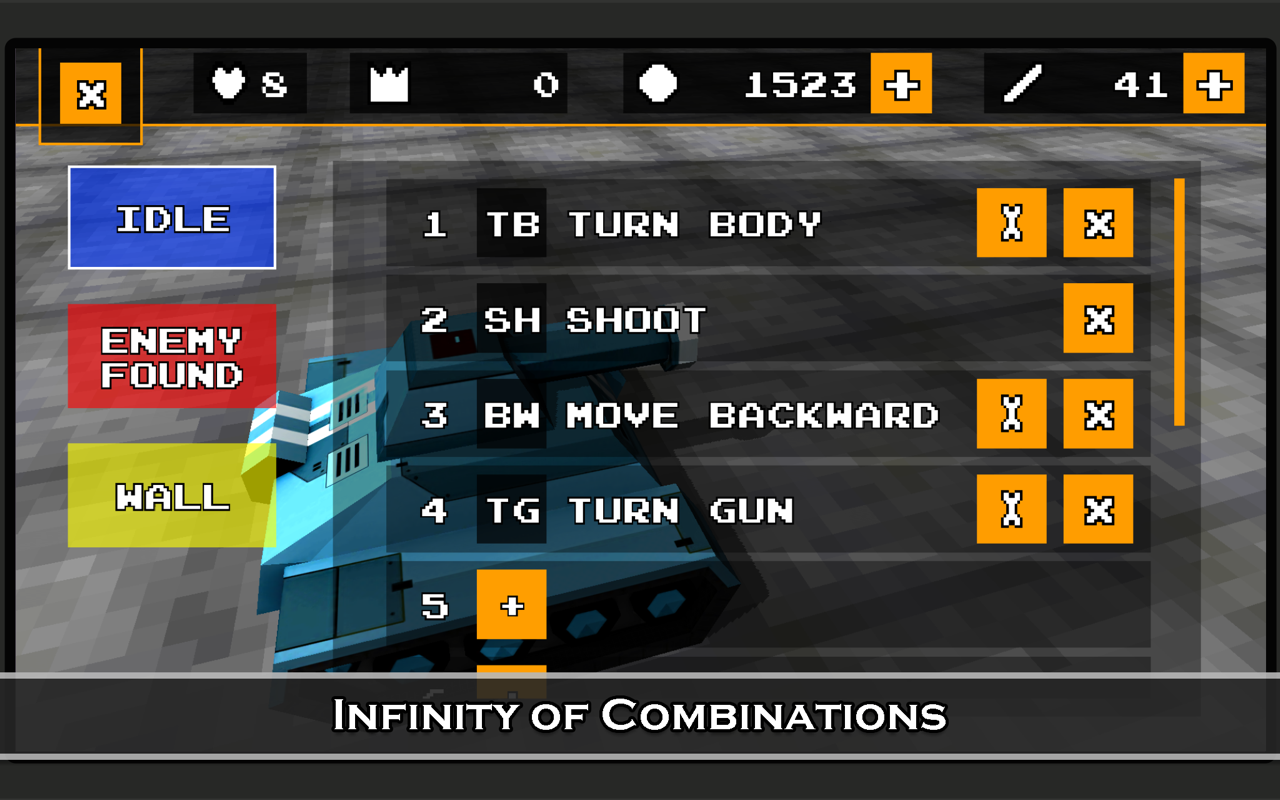Select the TB turn body command icon
The height and width of the screenshot is (800, 1280).
coord(511,224)
